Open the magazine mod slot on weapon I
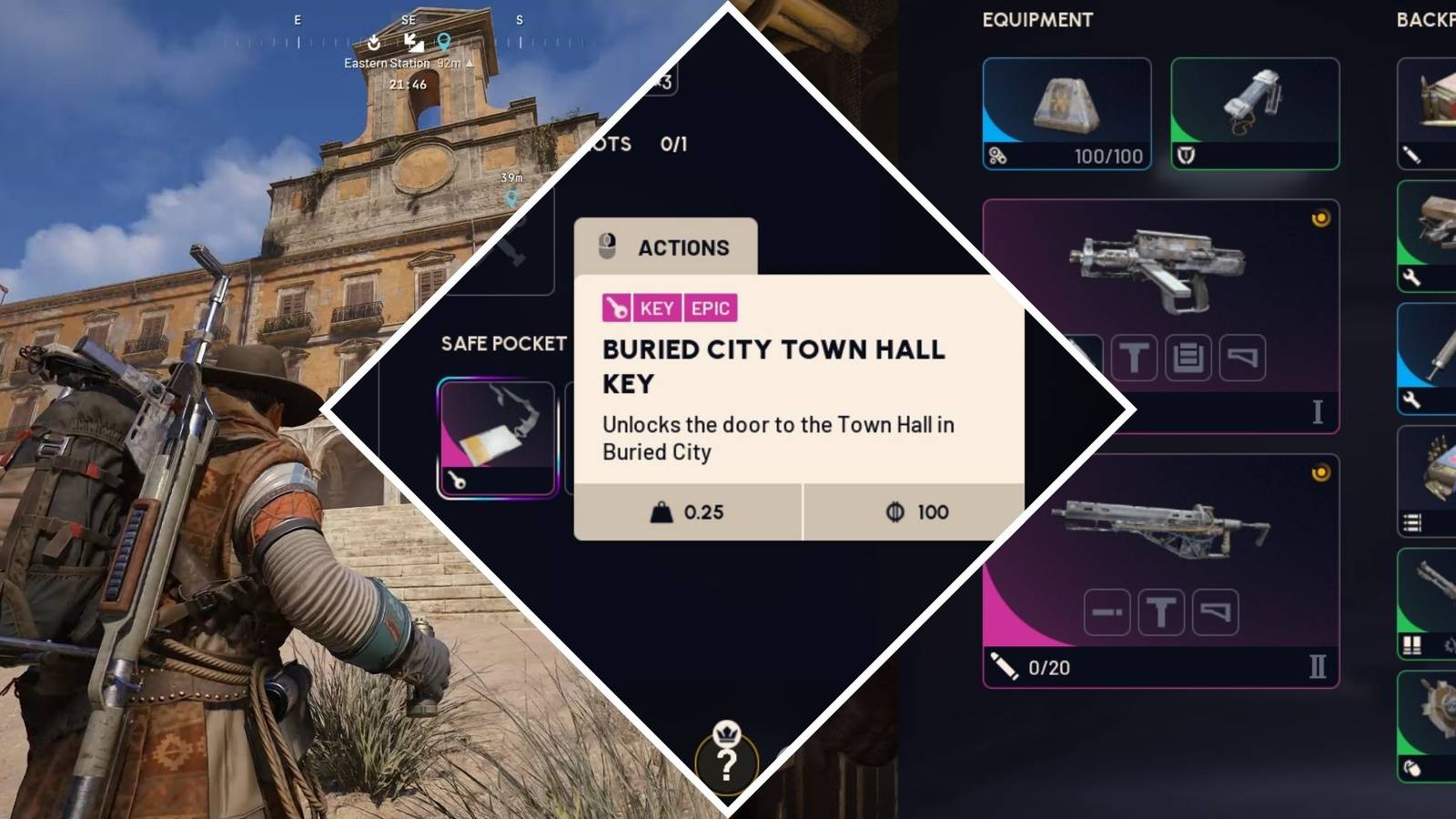The image size is (1456, 819). [x=1189, y=358]
